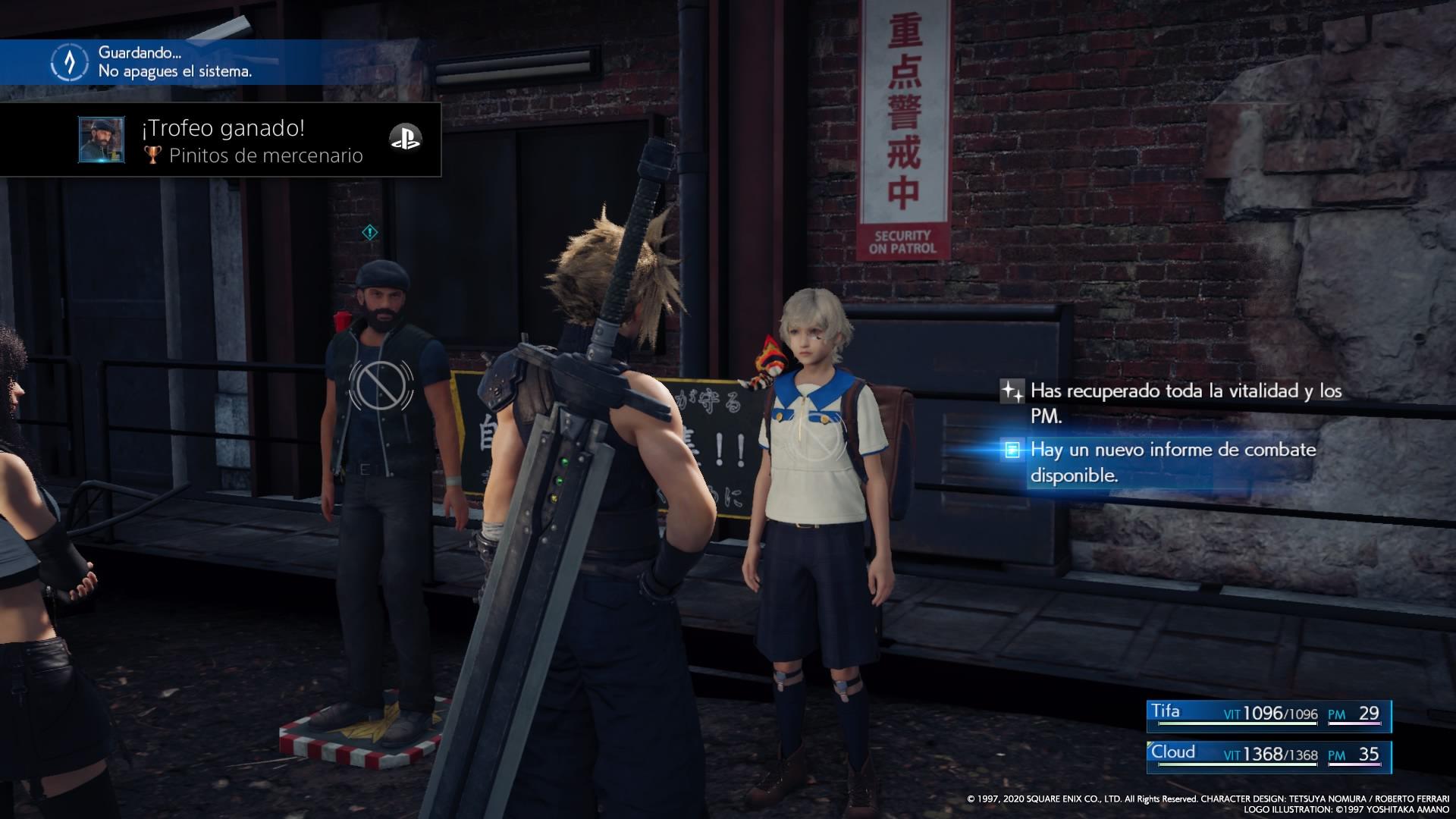This screenshot has width=1456, height=819.
Task: Open the Pinitos de mercenario trophy notification
Action: (x=250, y=141)
